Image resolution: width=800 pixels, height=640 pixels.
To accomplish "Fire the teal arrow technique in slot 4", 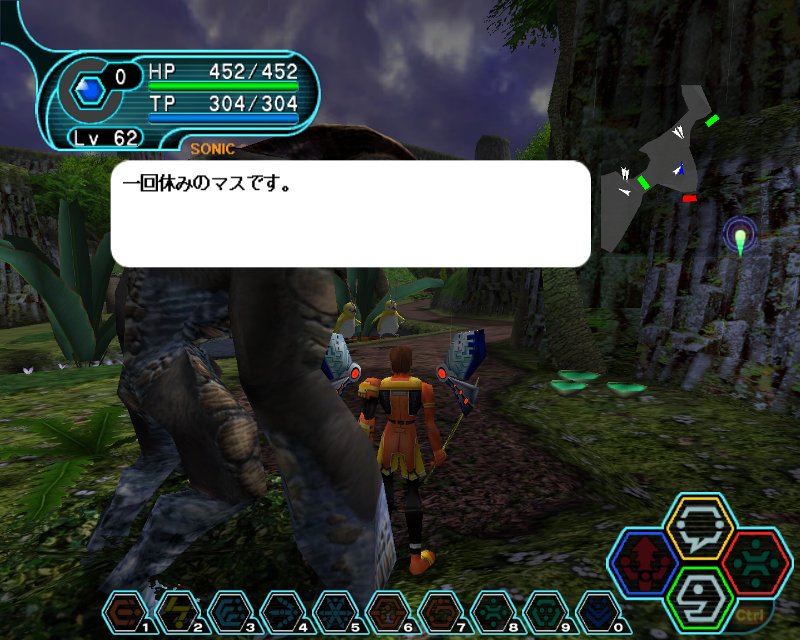I will coord(281,610).
